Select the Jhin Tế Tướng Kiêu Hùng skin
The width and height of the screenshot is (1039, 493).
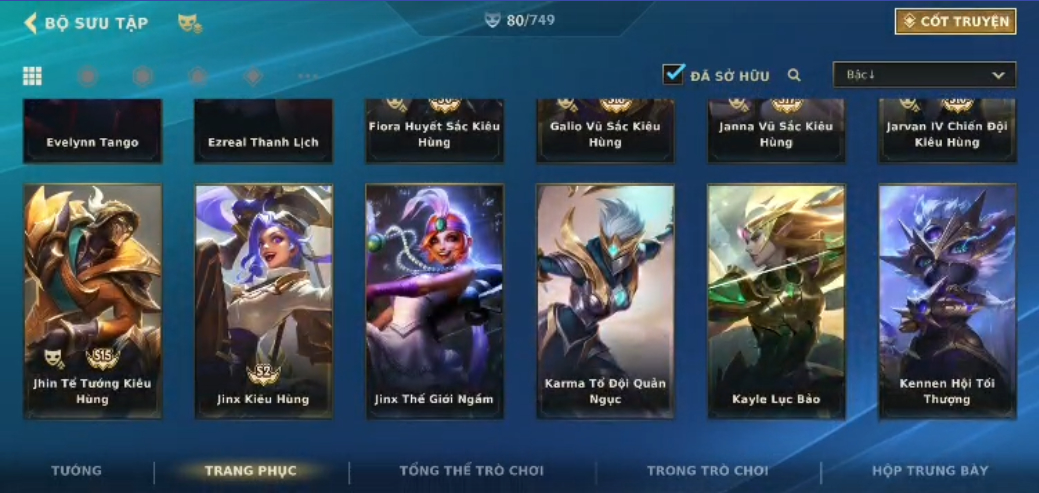click(93, 300)
